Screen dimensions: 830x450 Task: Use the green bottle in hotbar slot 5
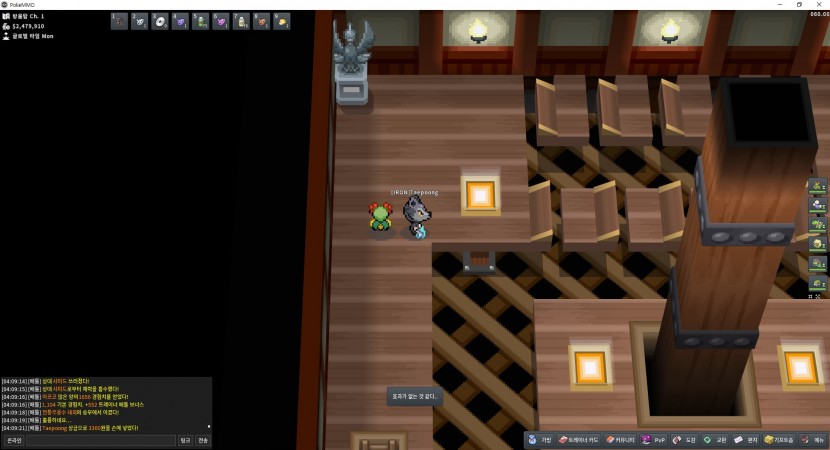201,21
